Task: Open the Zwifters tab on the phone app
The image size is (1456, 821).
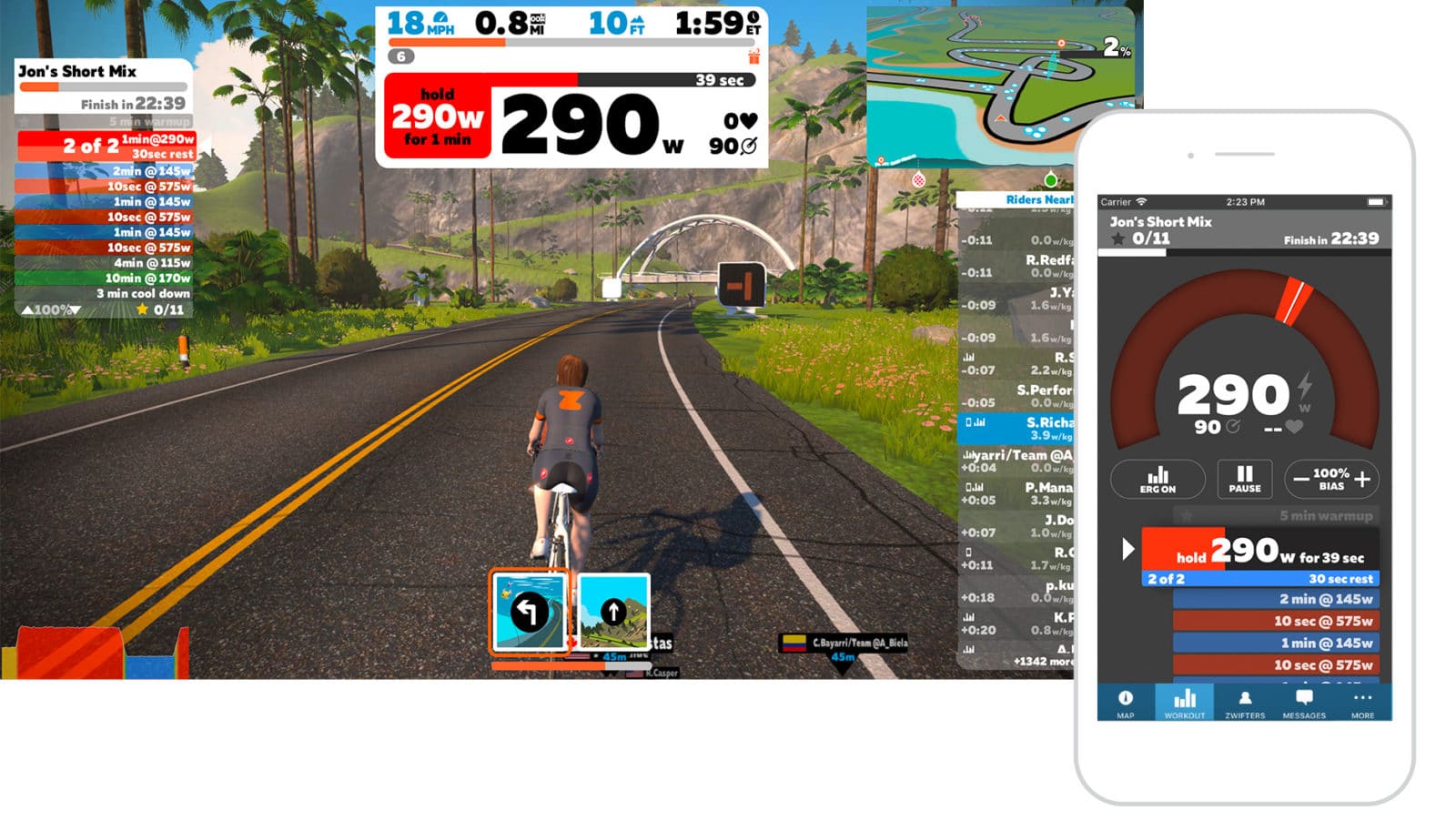Action: [1245, 696]
